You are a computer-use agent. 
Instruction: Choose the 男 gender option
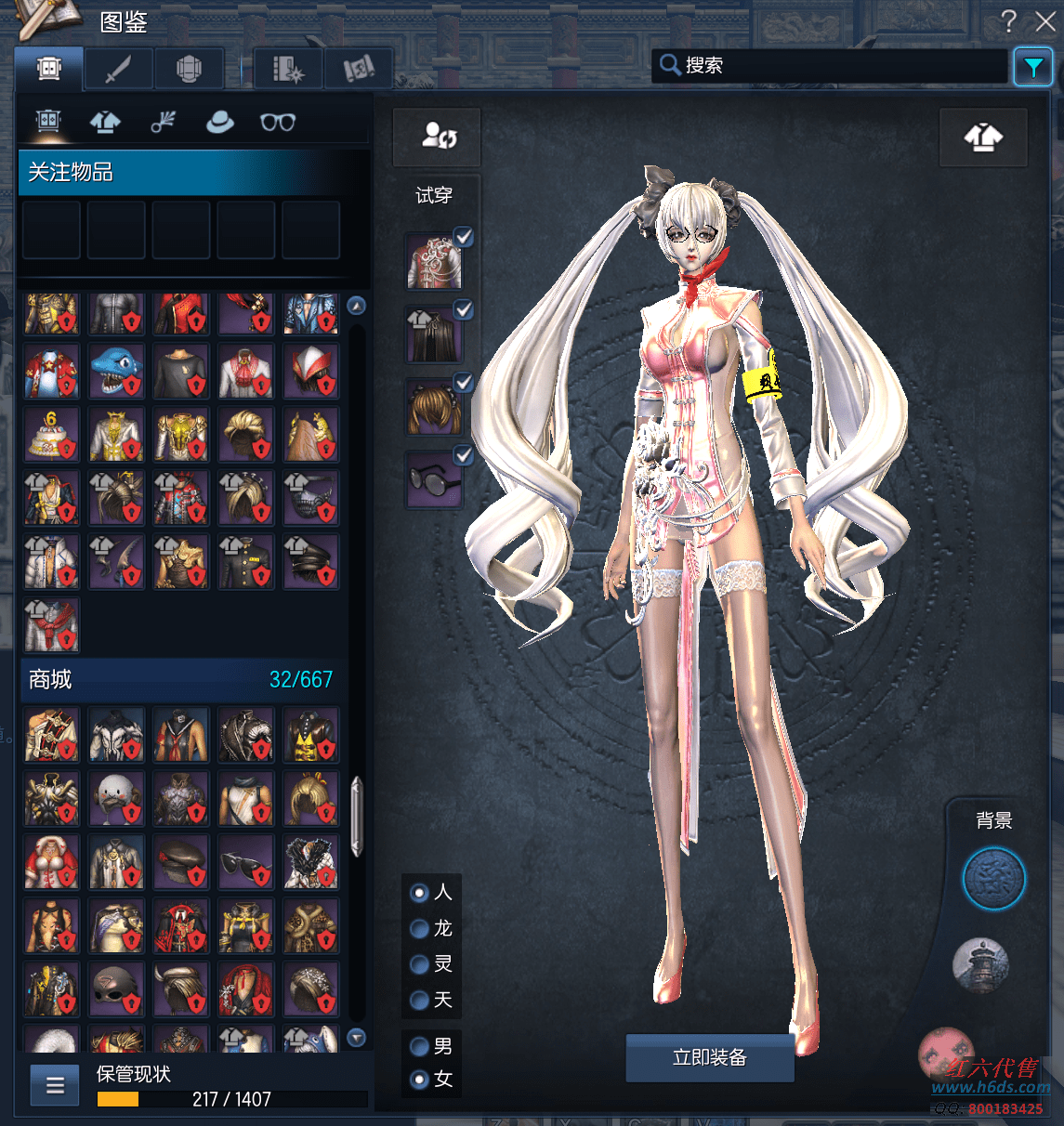(420, 1046)
